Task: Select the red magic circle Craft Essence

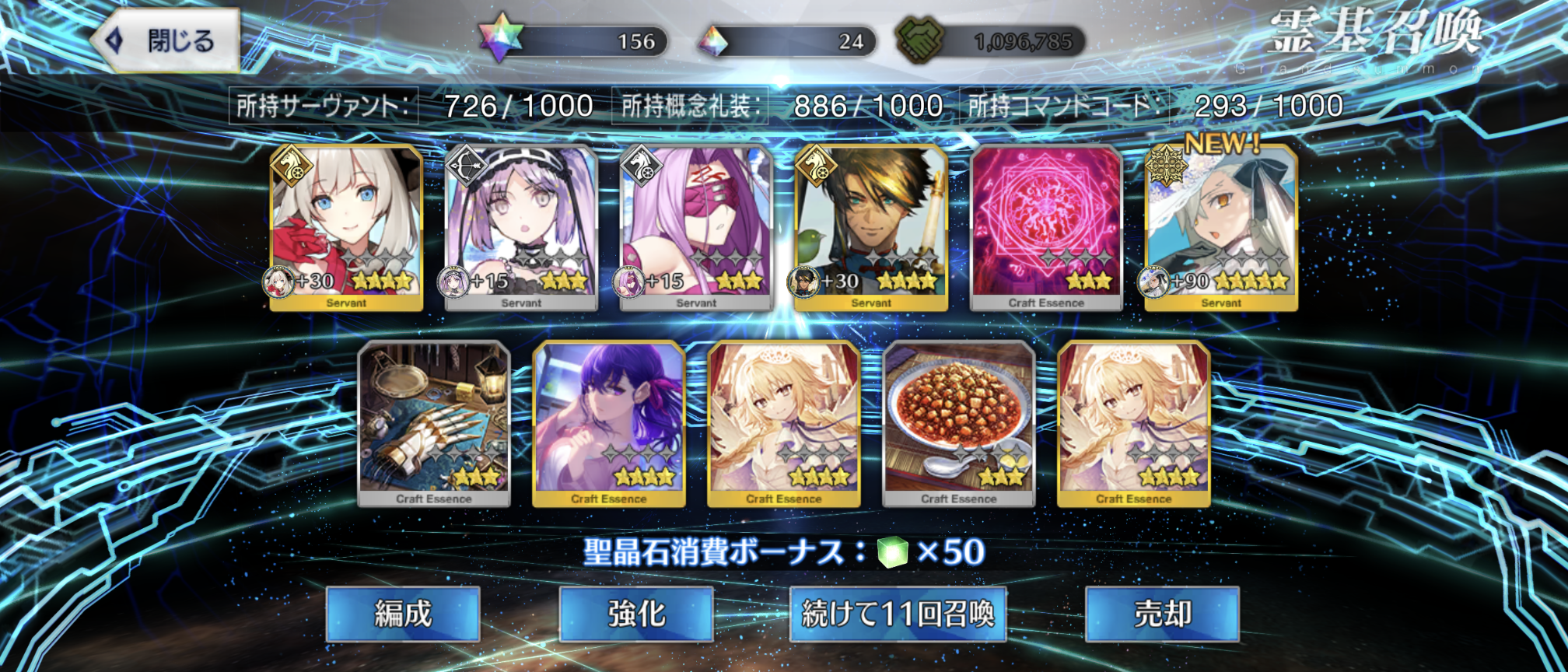Action: coord(1046,228)
